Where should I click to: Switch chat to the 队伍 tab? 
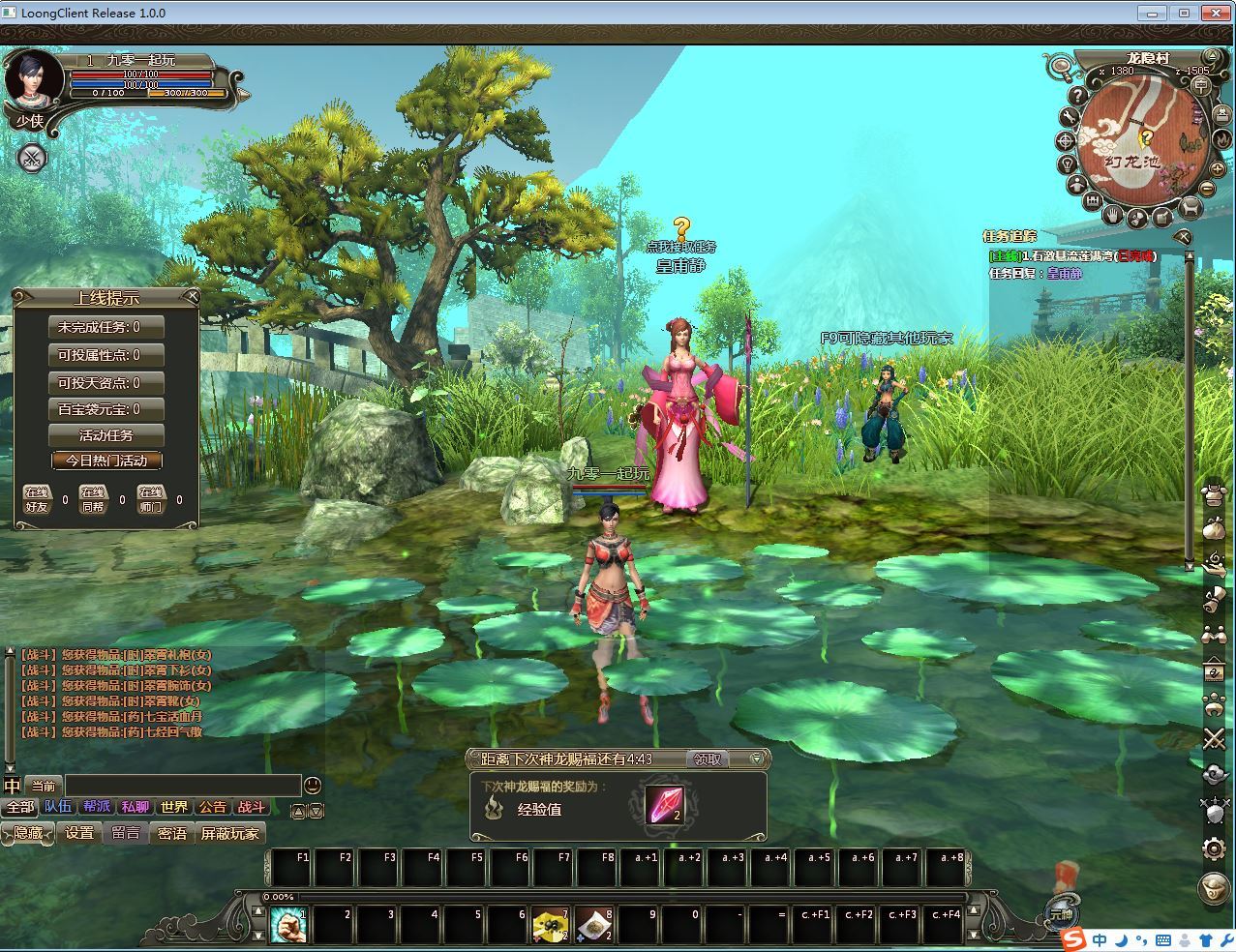pyautogui.click(x=58, y=807)
